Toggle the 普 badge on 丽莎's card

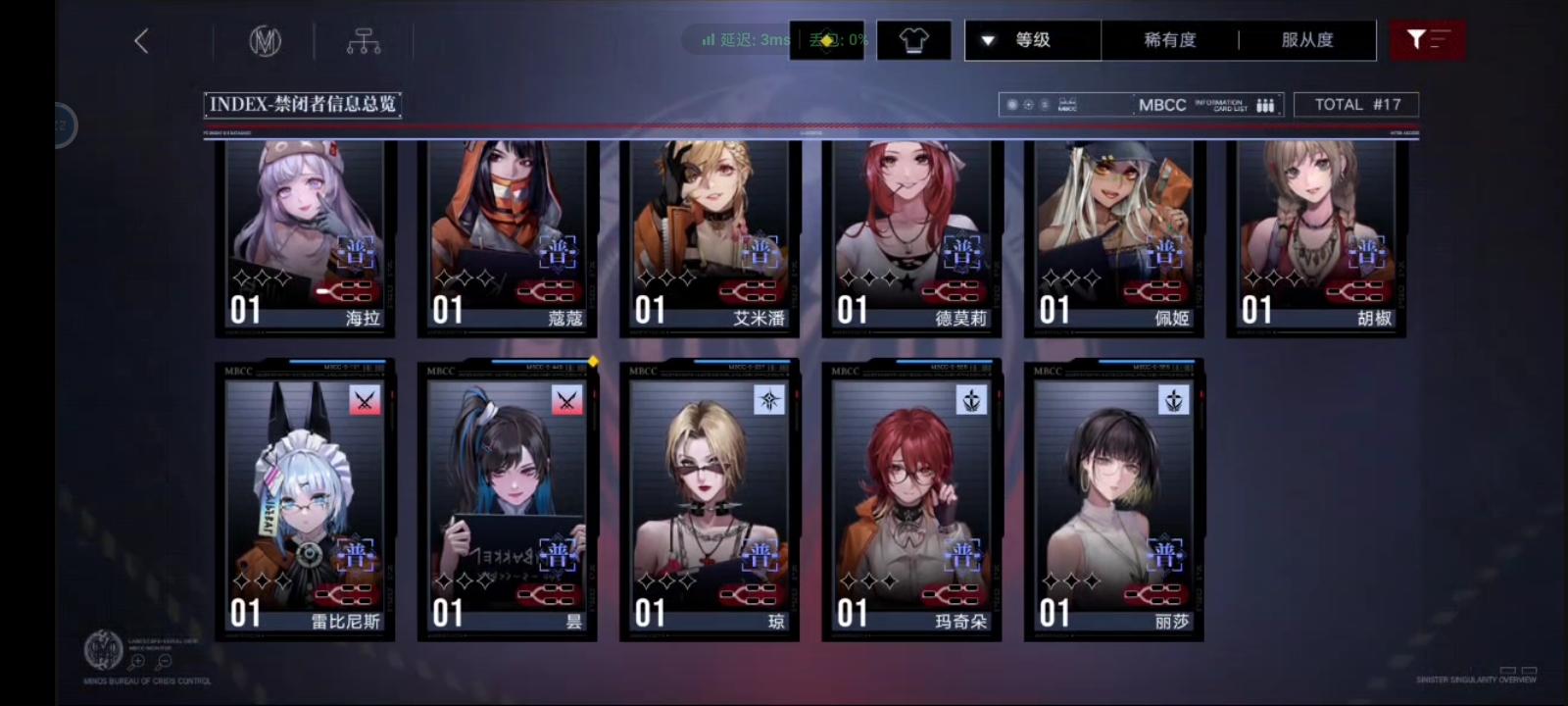tap(1166, 556)
